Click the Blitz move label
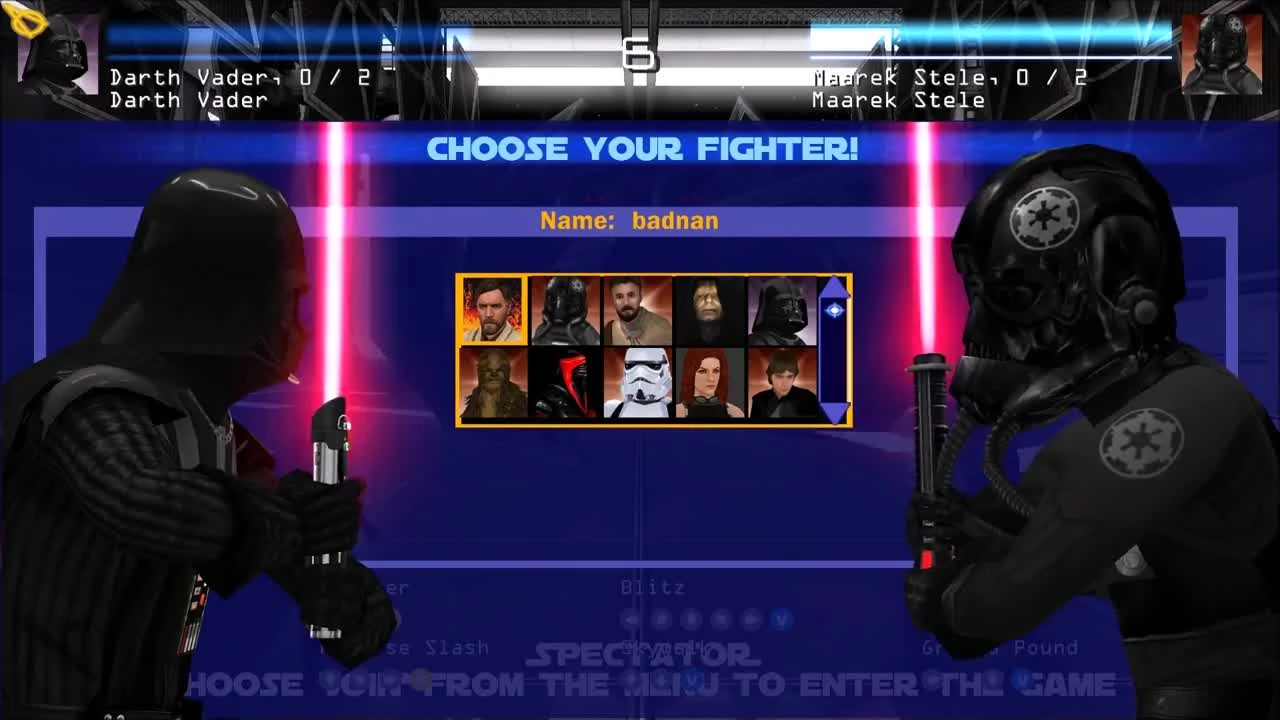The image size is (1280, 720). click(x=652, y=588)
